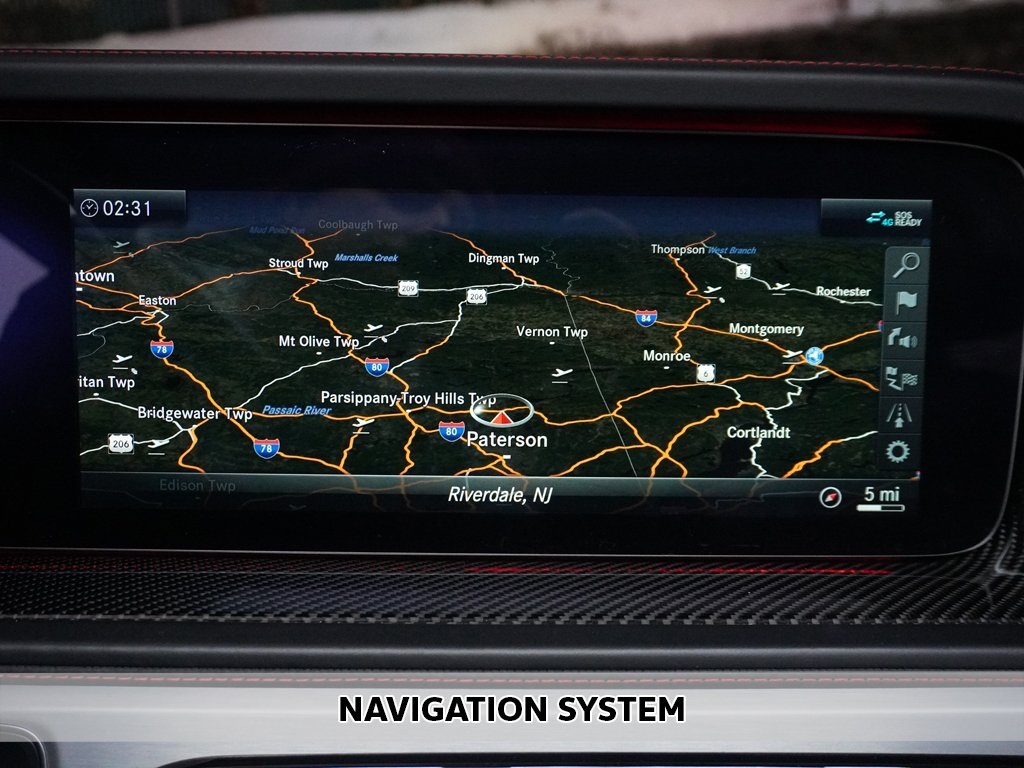The width and height of the screenshot is (1024, 768).
Task: Open navigation settings gear icon
Action: (x=898, y=451)
